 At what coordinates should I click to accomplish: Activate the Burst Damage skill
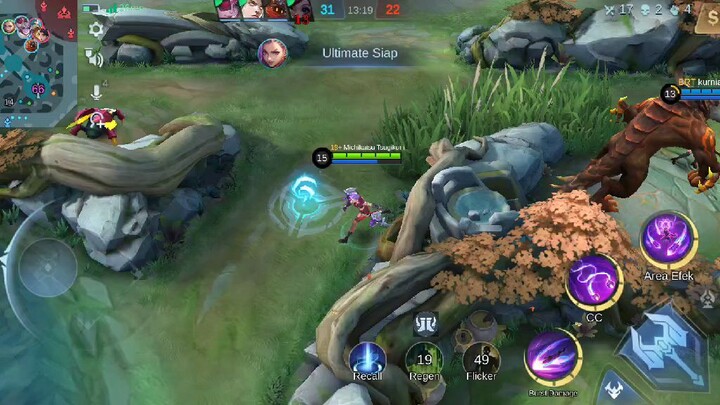(552, 358)
